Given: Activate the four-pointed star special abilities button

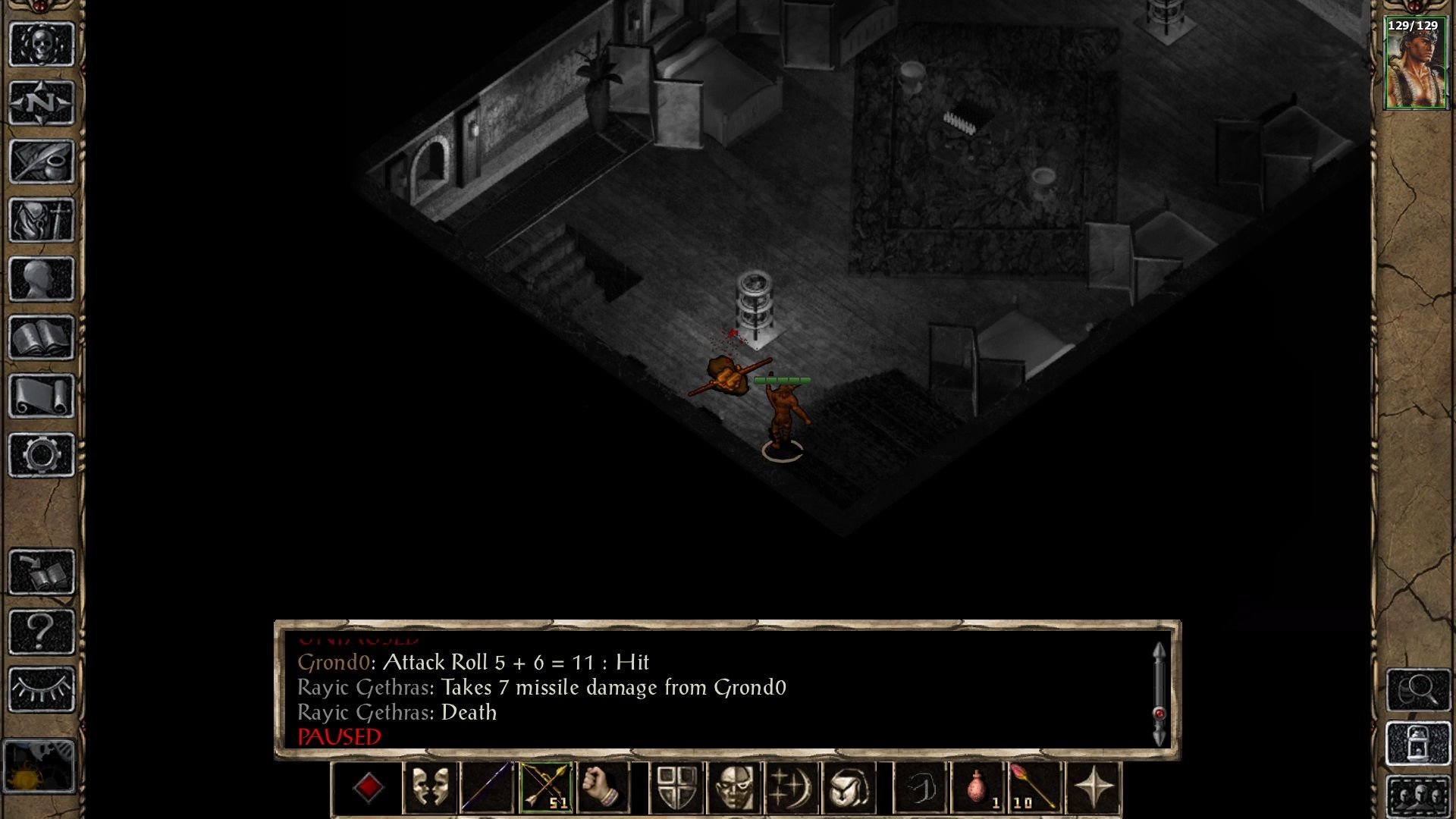Looking at the screenshot, I should click(1093, 788).
